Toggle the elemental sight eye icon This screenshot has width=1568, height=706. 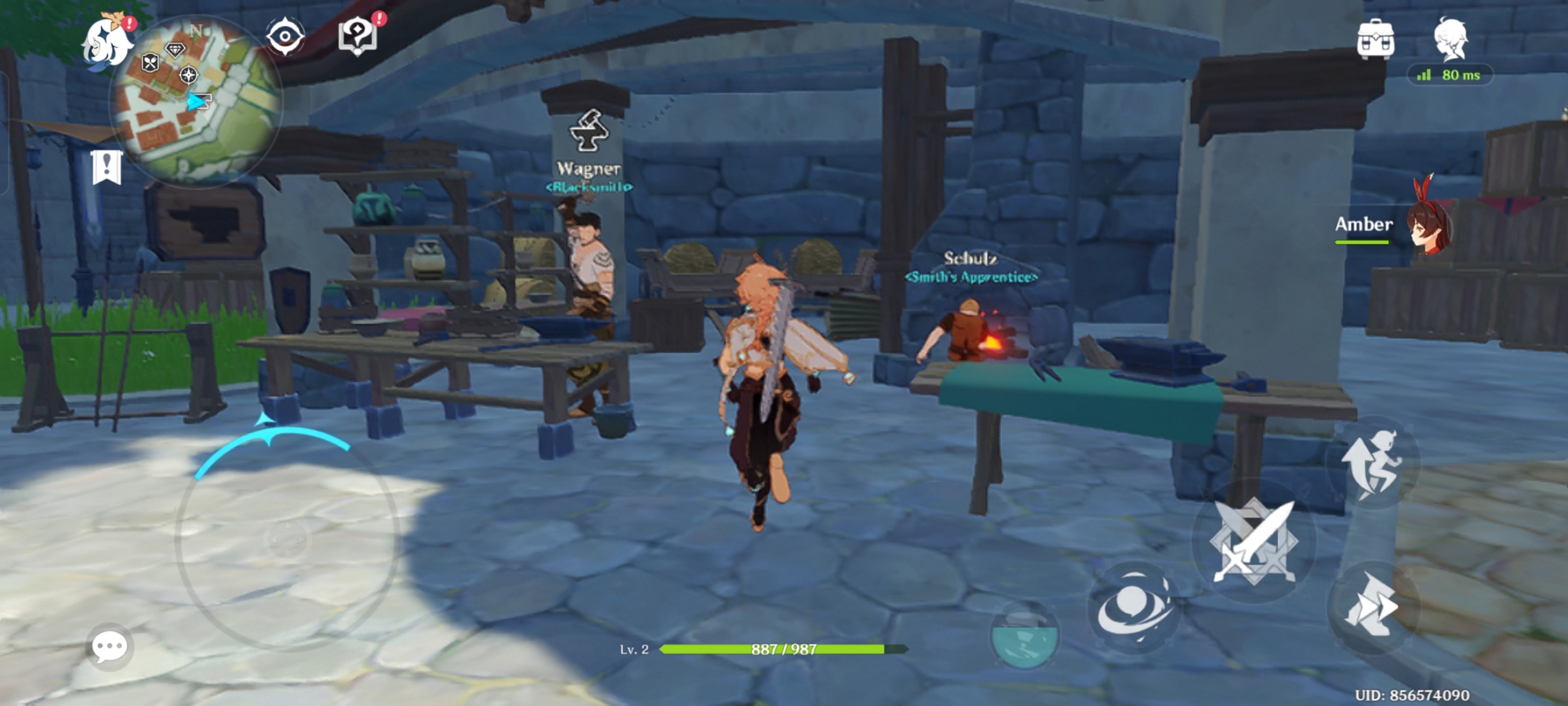pyautogui.click(x=285, y=37)
